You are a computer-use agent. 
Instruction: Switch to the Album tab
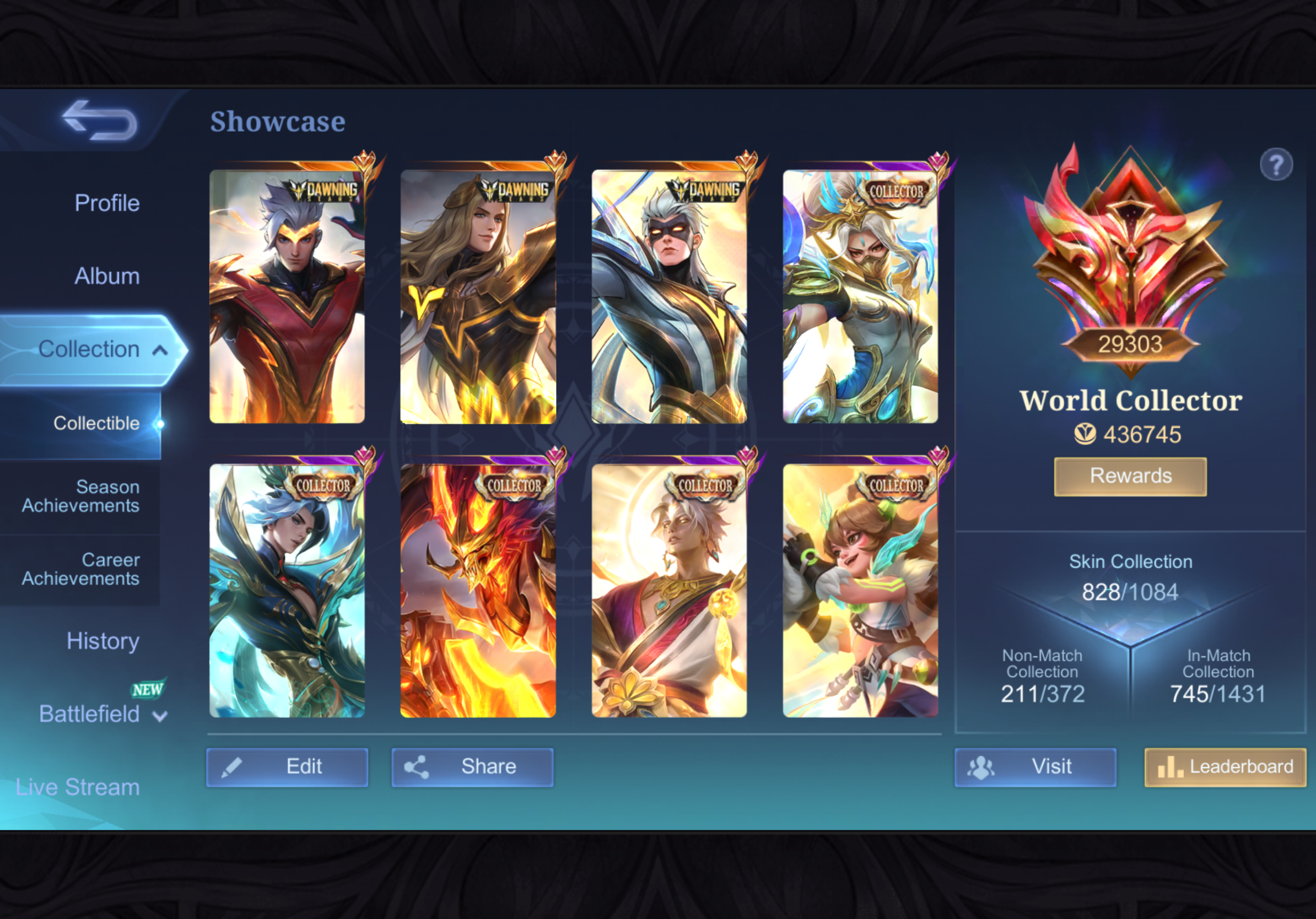[x=106, y=276]
